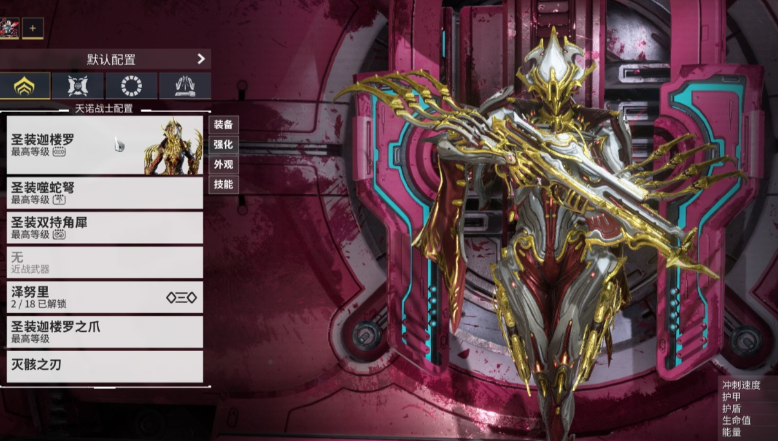Open the 泽努里 focus school slot
The image size is (778, 441).
pyautogui.click(x=105, y=297)
